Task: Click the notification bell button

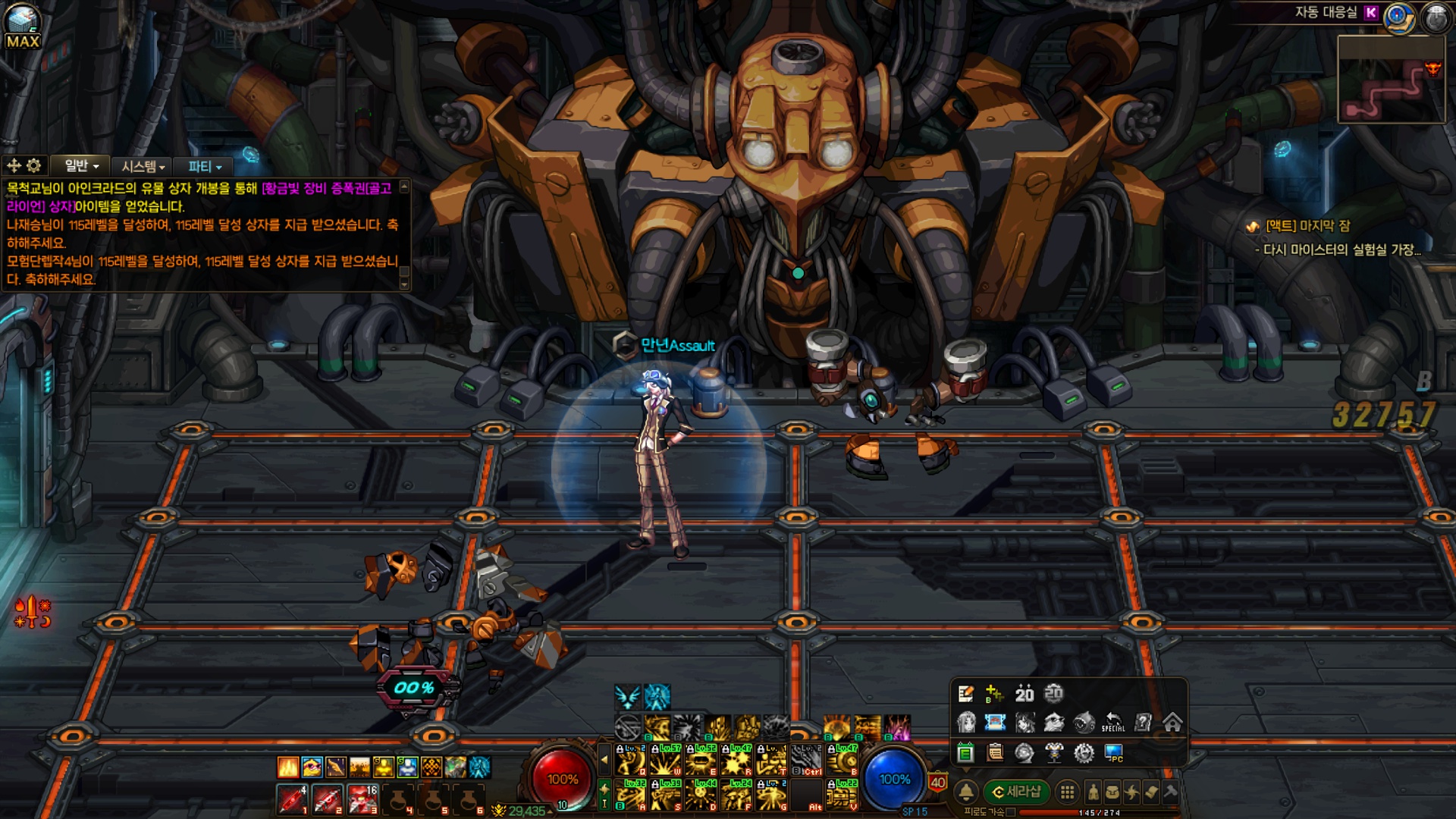Action: click(966, 792)
